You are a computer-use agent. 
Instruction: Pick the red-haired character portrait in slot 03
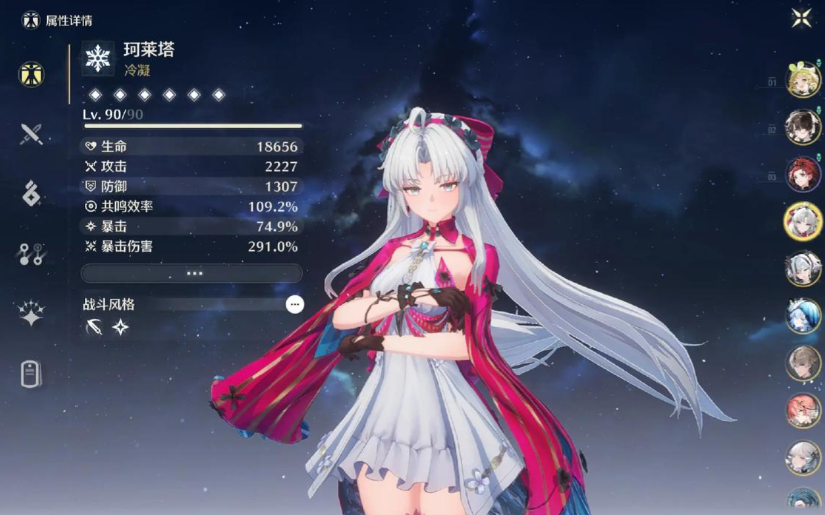point(803,174)
